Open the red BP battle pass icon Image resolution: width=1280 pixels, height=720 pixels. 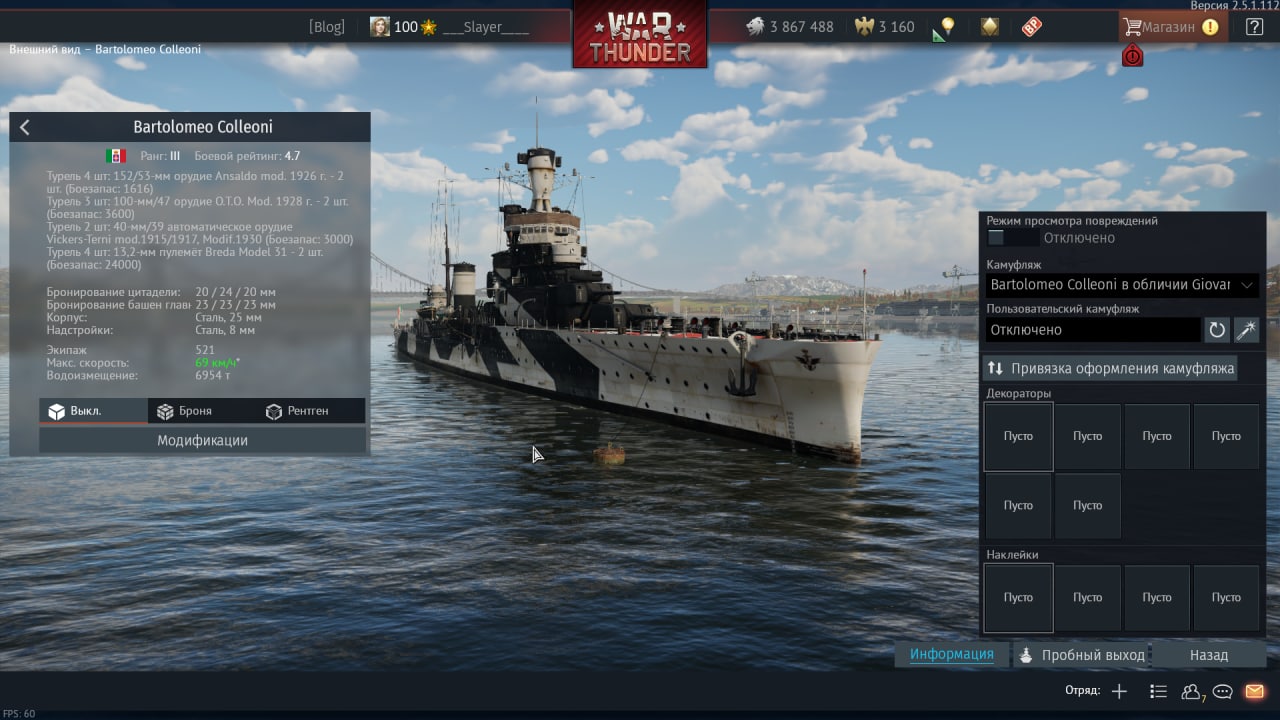1032,27
